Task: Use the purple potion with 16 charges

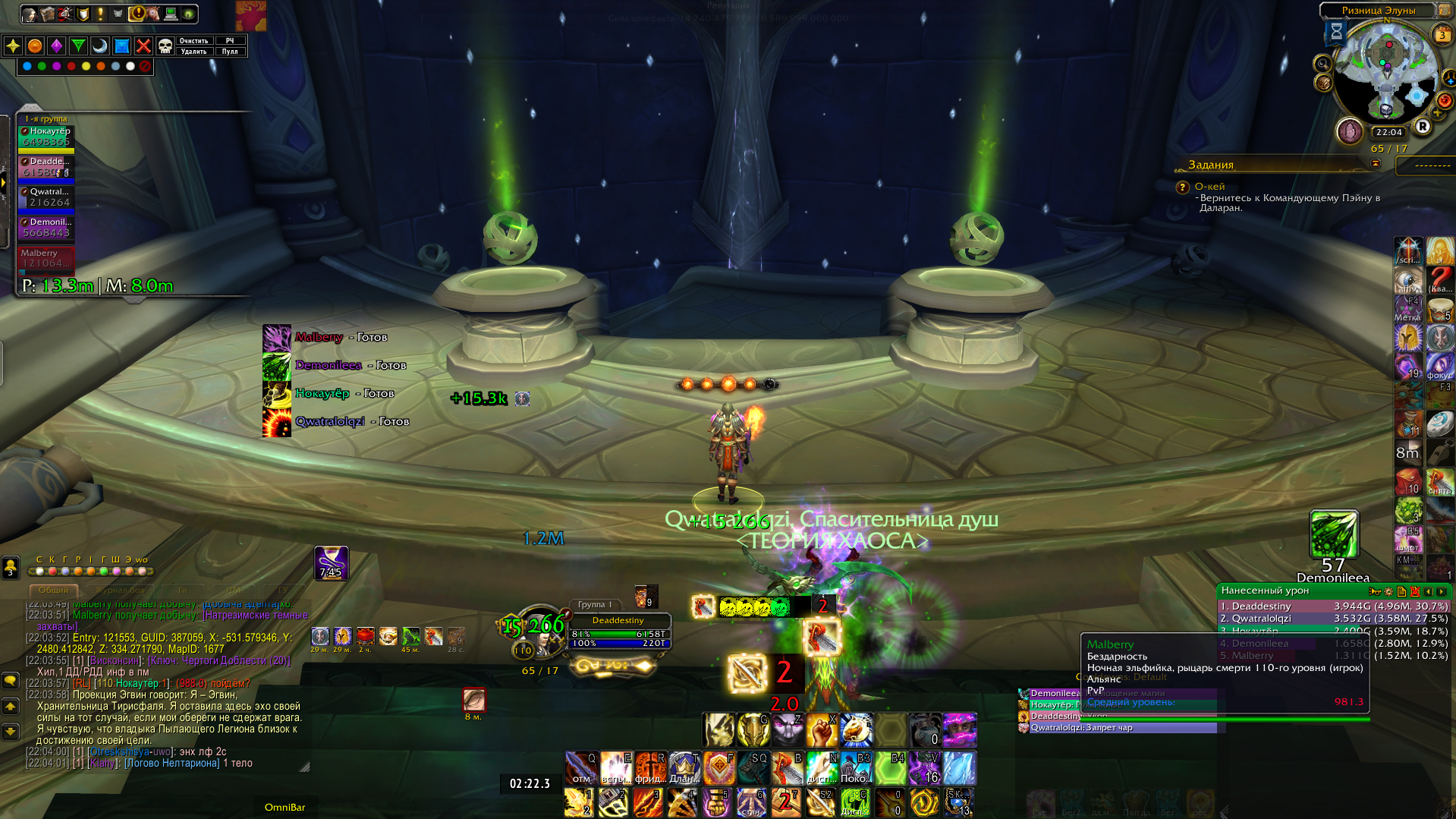Action: (x=925, y=768)
